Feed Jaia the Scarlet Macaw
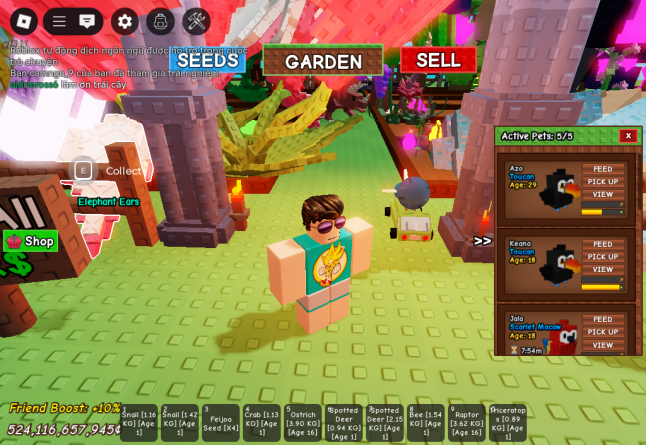 click(x=603, y=319)
